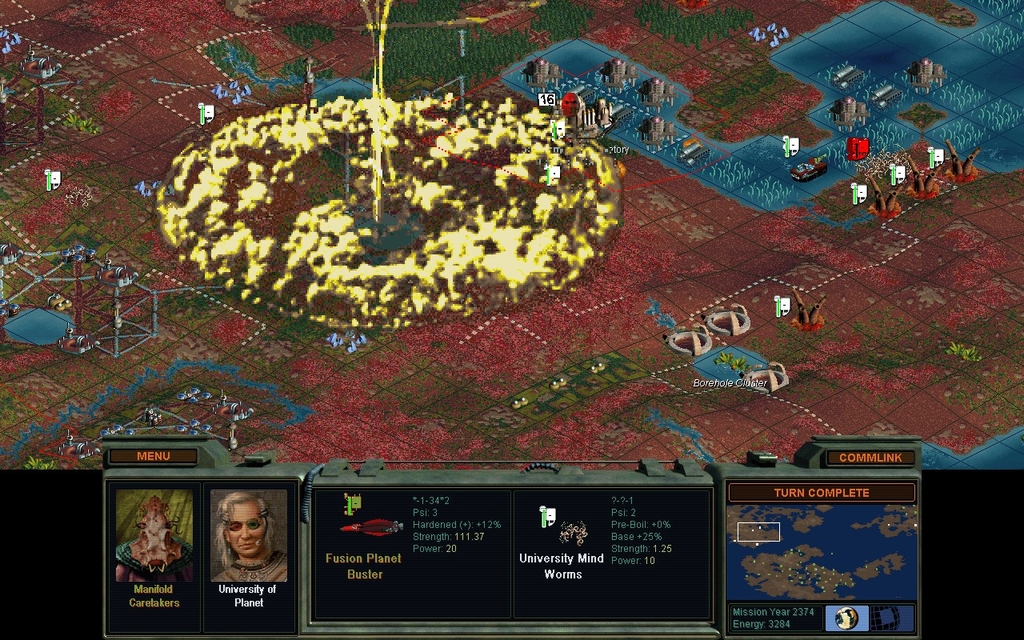Open the MENU button

tap(153, 456)
